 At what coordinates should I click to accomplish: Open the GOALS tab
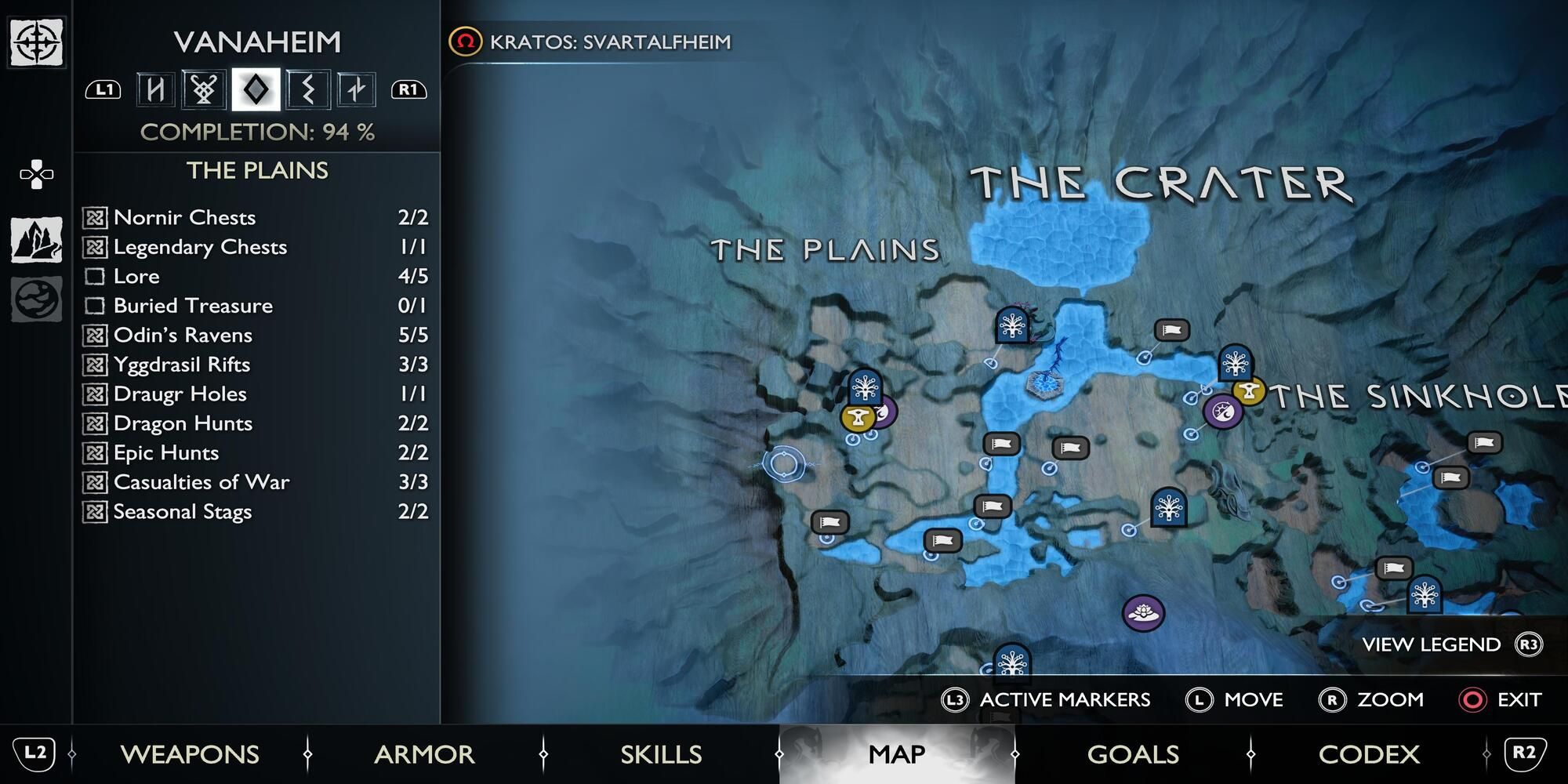pos(1134,754)
